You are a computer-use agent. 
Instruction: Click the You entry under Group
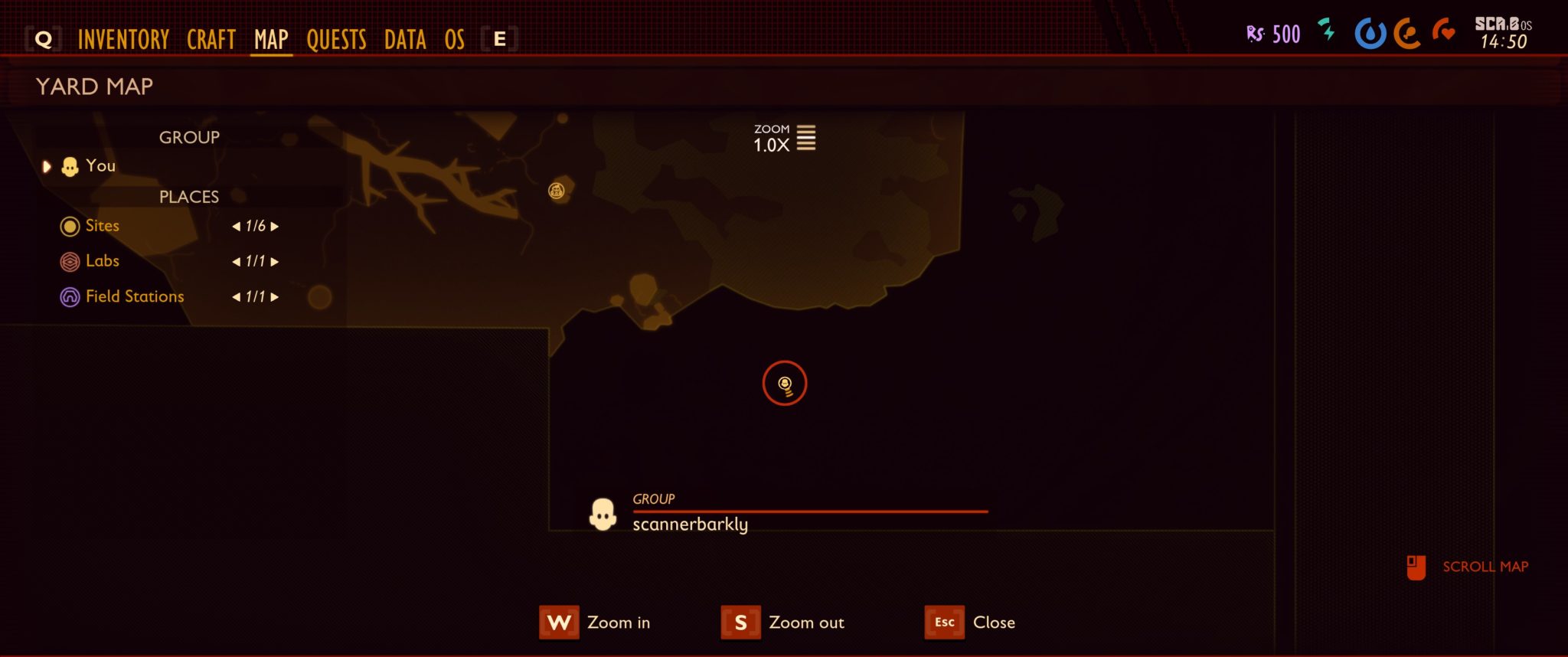(100, 165)
